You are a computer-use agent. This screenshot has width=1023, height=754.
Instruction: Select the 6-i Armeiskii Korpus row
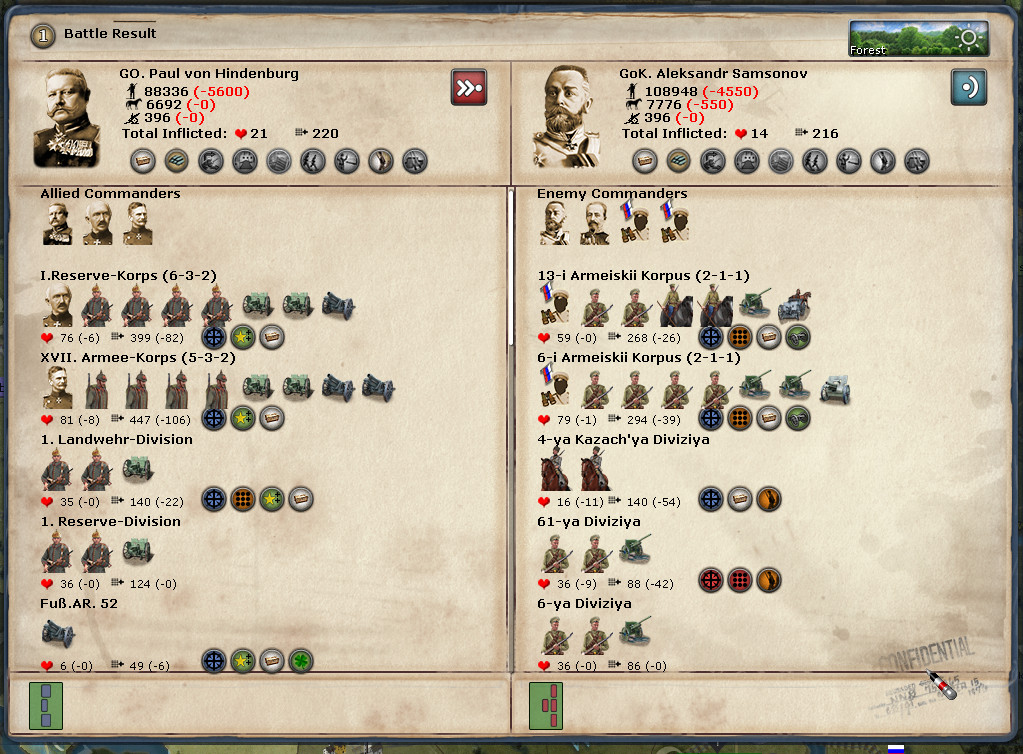pos(639,357)
